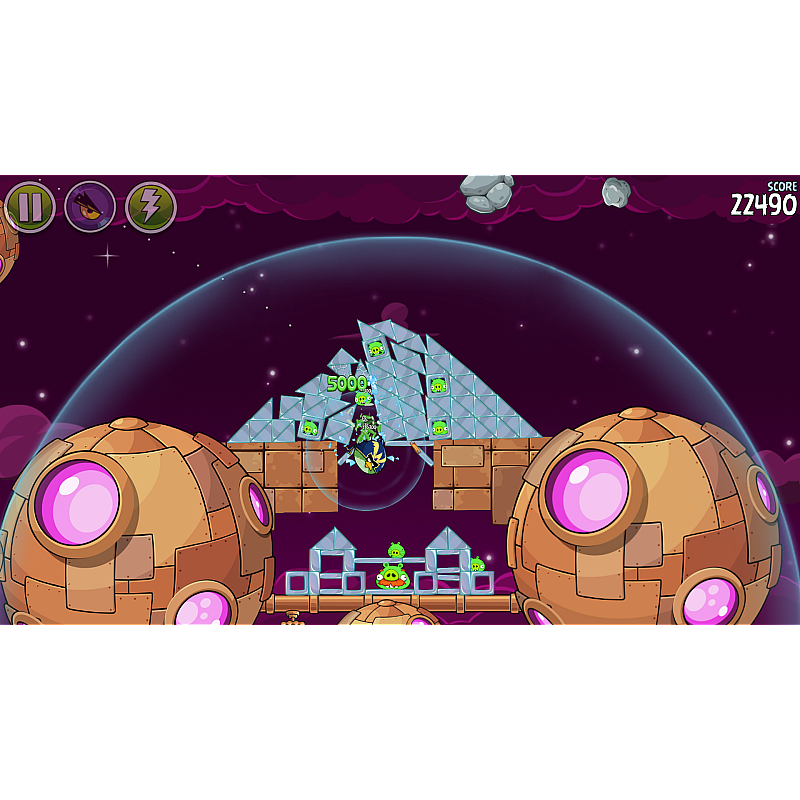This screenshot has width=800, height=800.
Task: Pause the game with the pause button
Action: click(x=30, y=207)
